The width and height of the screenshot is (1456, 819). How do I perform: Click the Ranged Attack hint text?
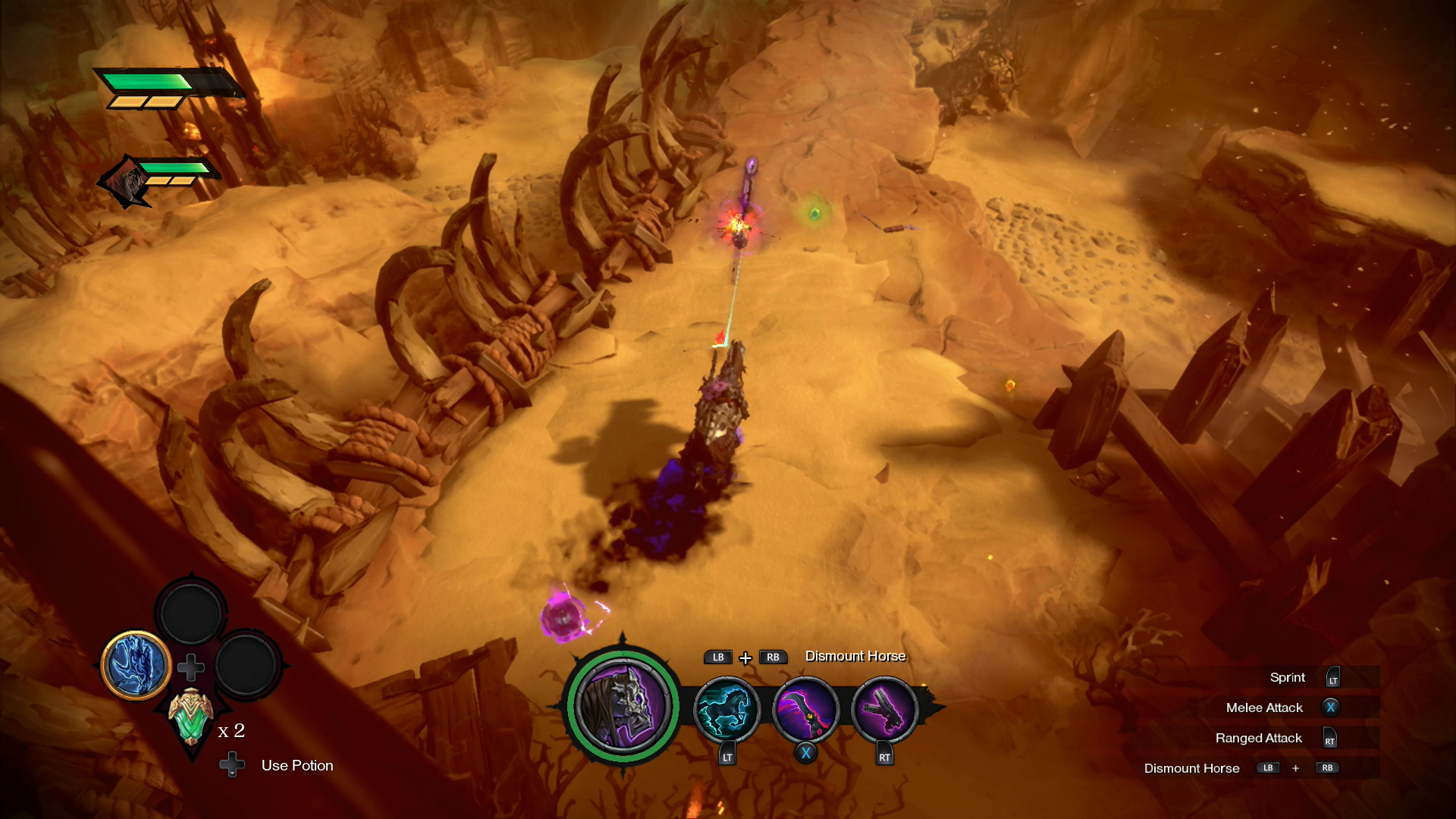1259,737
